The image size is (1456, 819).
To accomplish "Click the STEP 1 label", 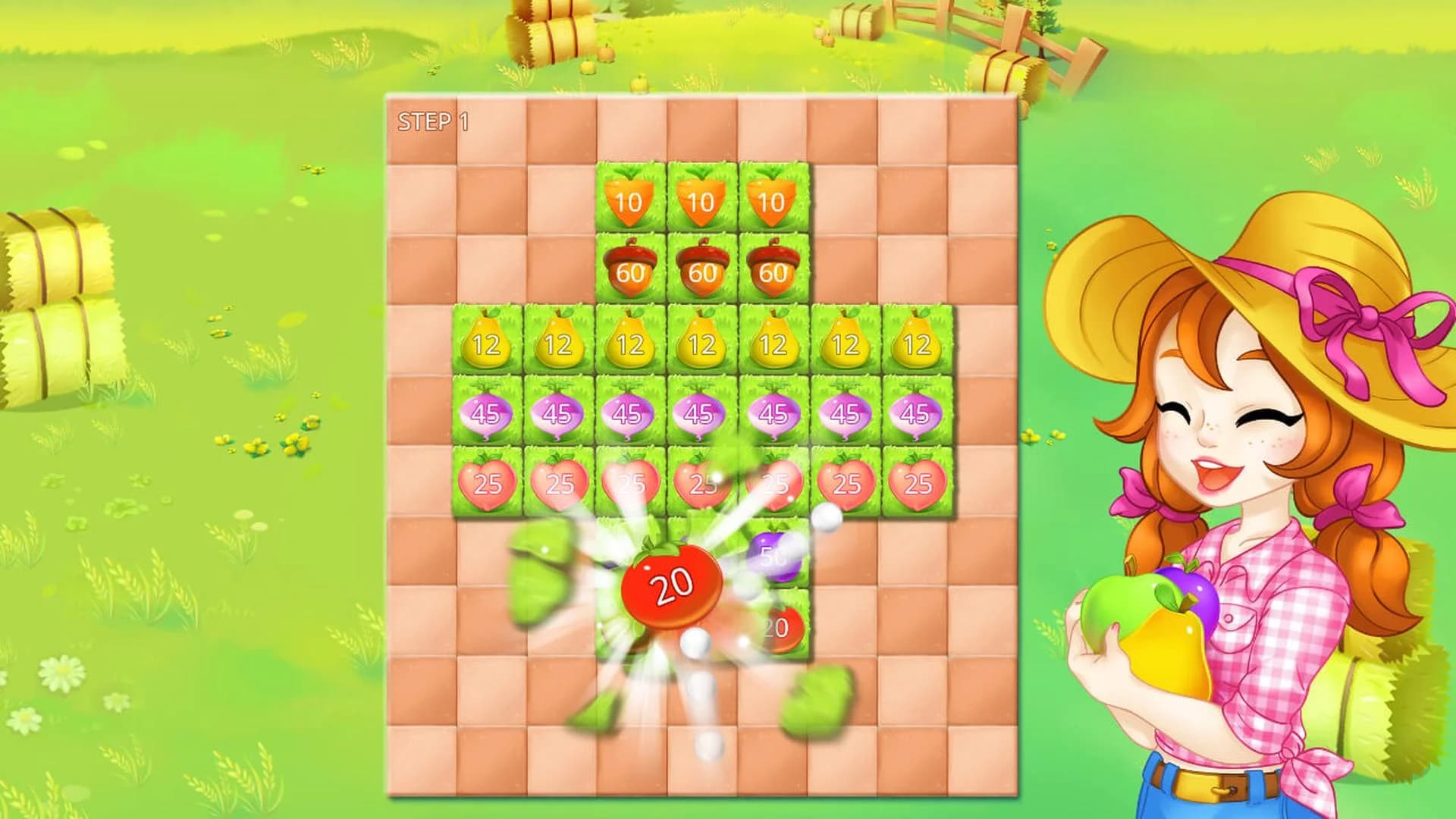I will coord(432,121).
